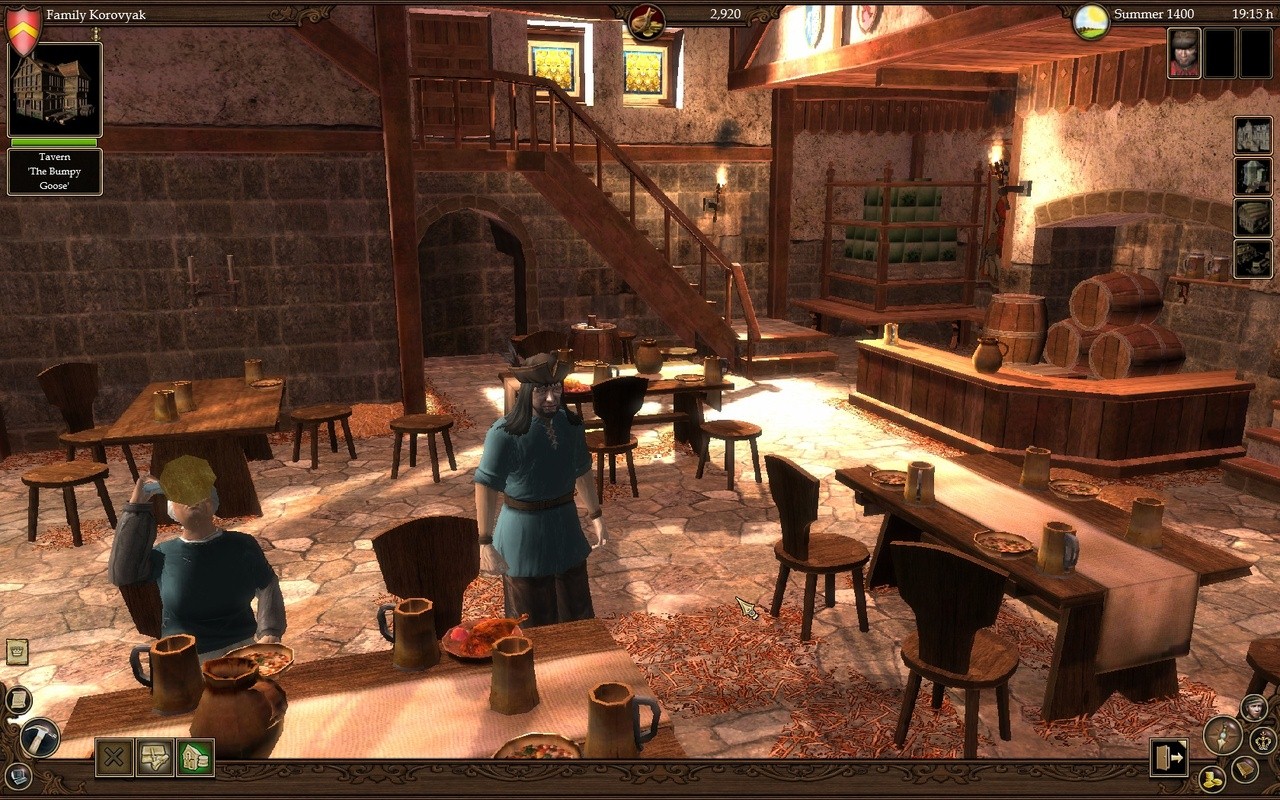Open the computer system menu icon
Screen dimensions: 1280x800
pos(18,775)
